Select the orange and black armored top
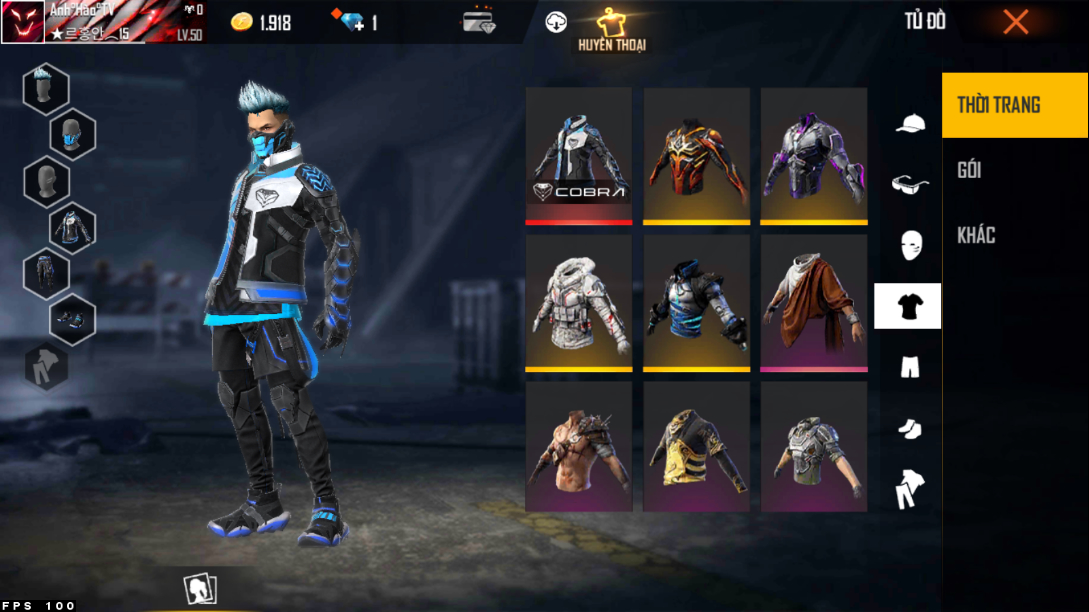The image size is (1089, 612). pos(696,153)
